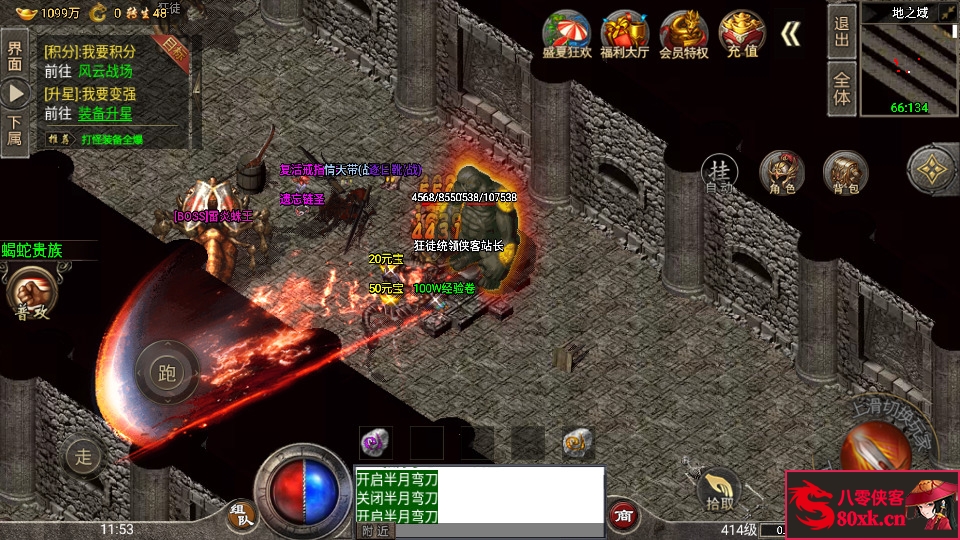Select the 全体 attack mode button
The height and width of the screenshot is (540, 960).
coord(842,89)
